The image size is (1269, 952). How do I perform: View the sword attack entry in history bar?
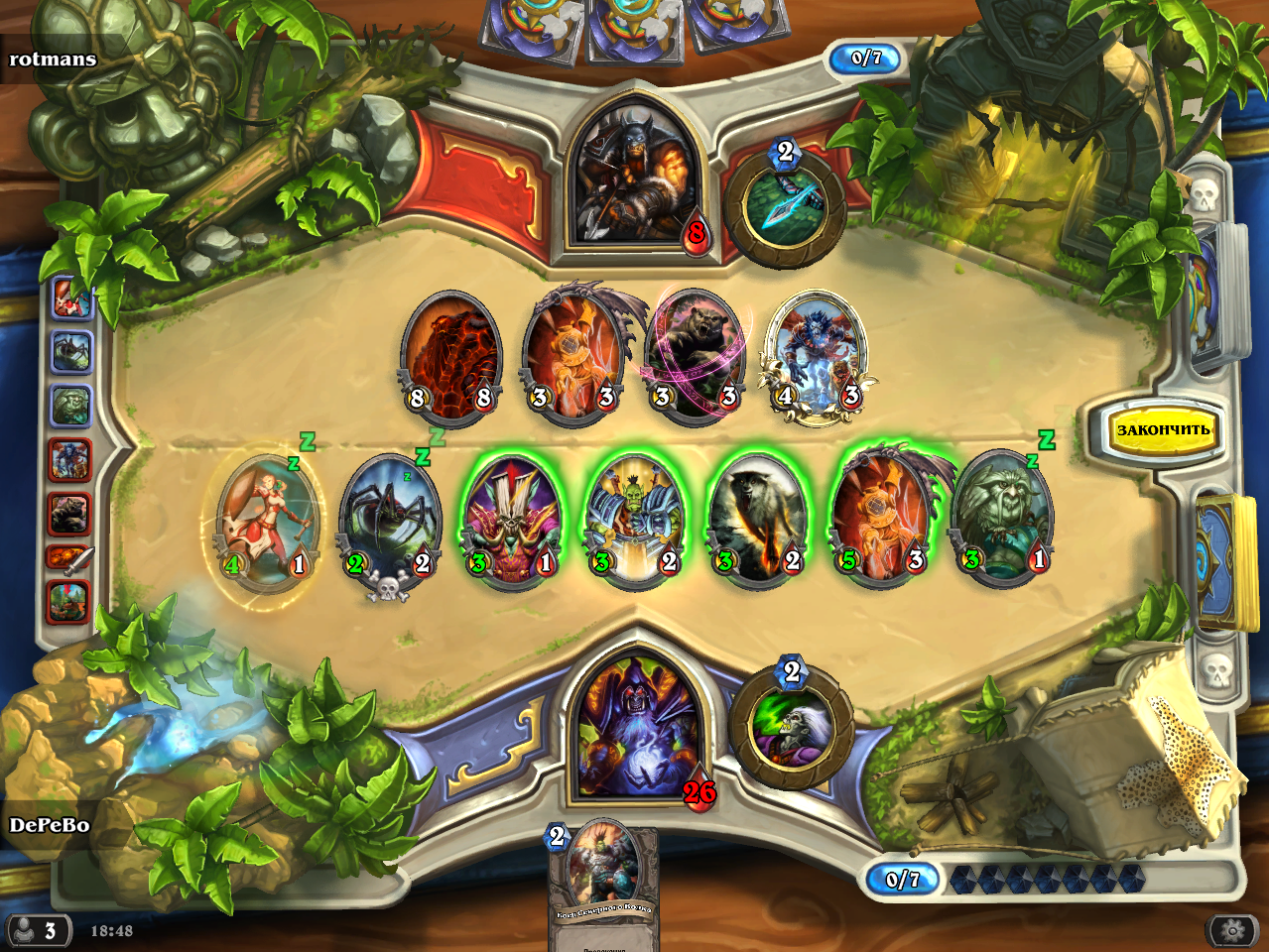[x=70, y=557]
